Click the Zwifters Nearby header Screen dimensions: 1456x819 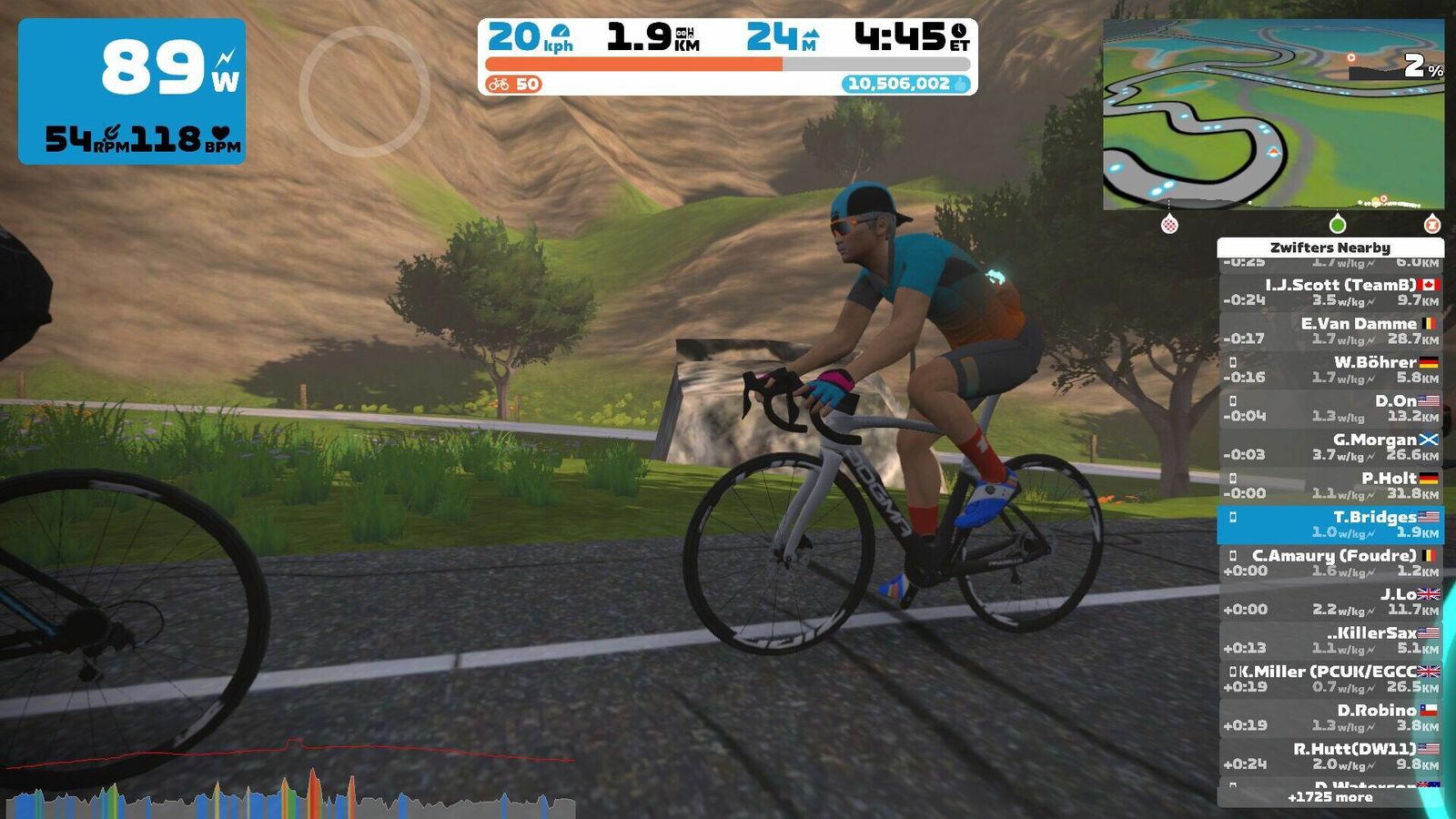(1330, 248)
